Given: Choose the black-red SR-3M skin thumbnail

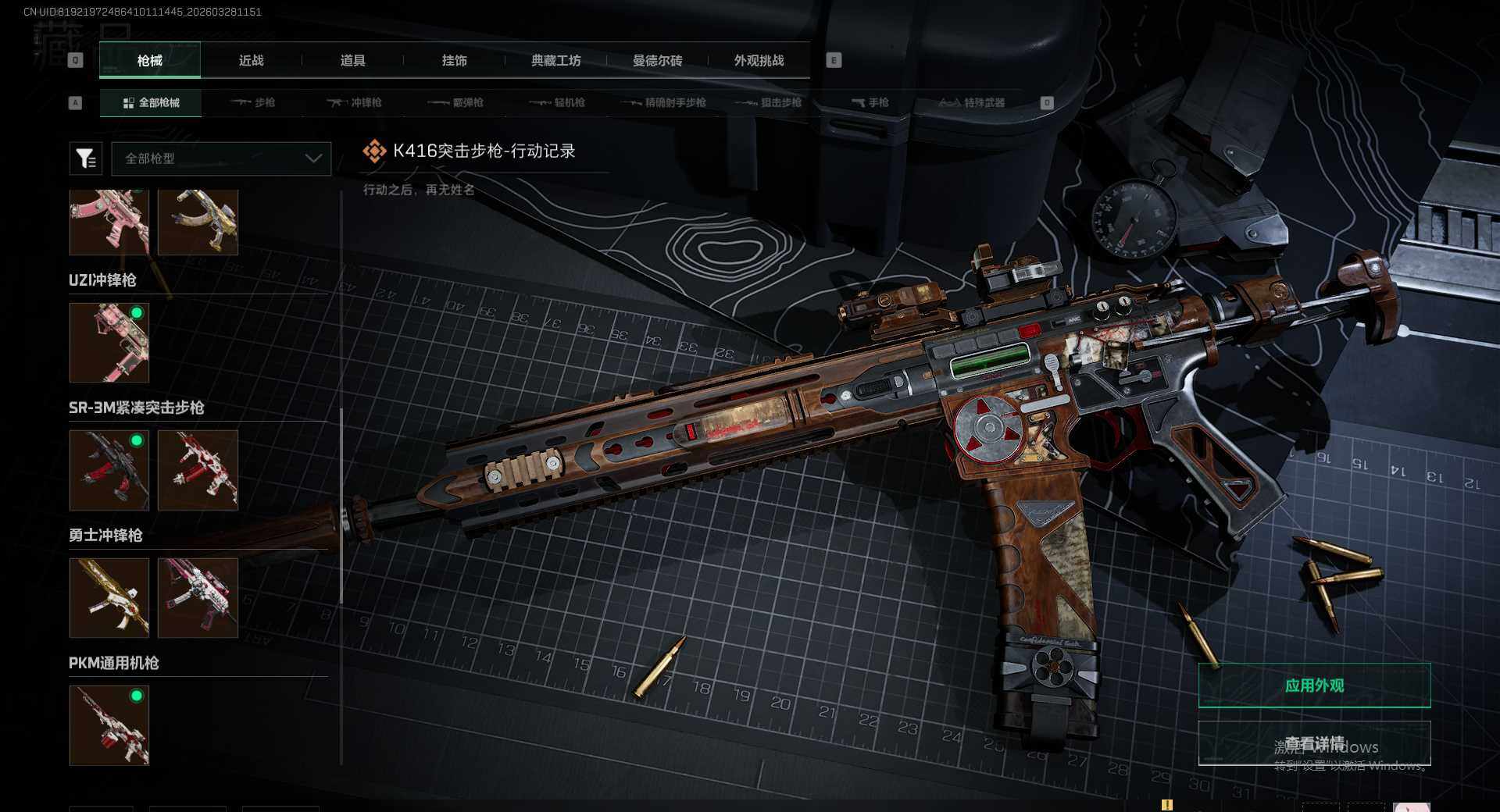Looking at the screenshot, I should pyautogui.click(x=109, y=470).
